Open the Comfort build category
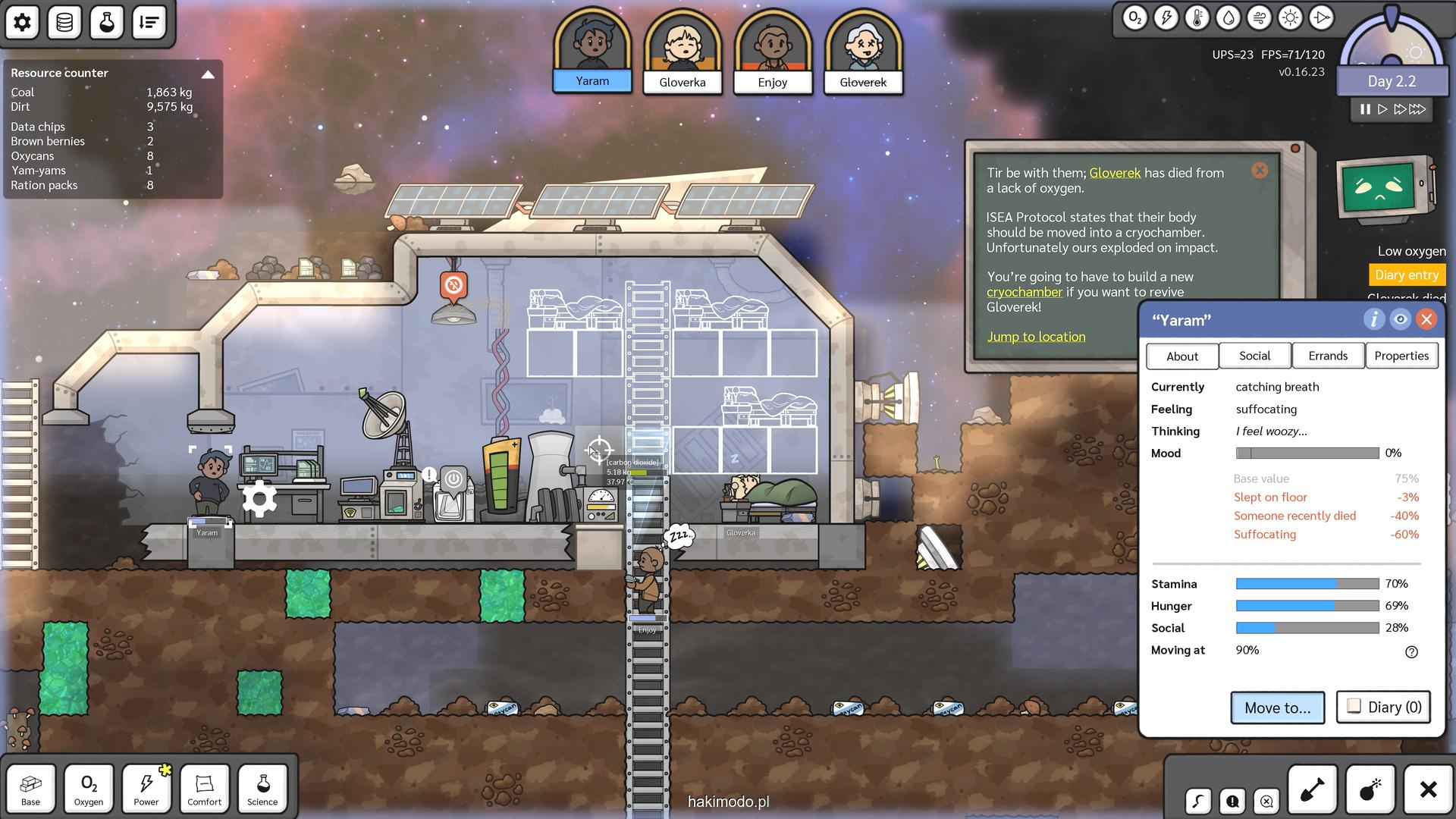This screenshot has height=819, width=1456. coord(205,788)
